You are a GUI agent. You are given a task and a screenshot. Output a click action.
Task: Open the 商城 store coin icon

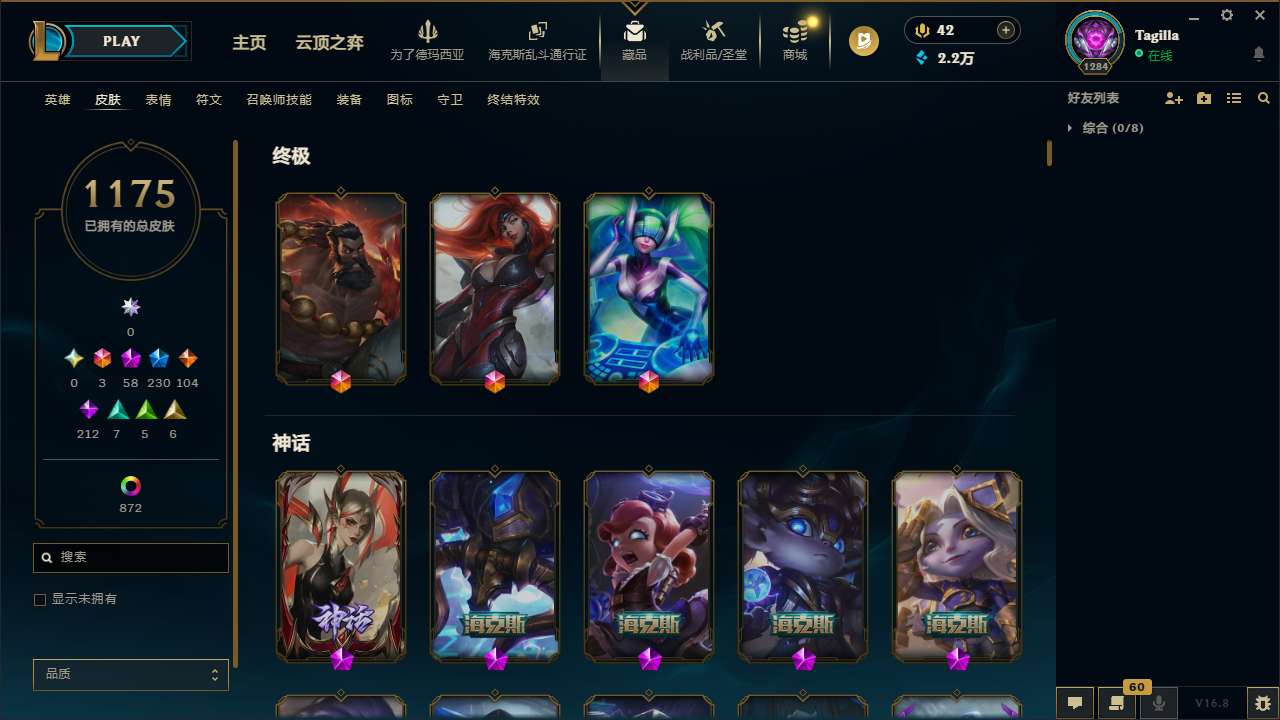(795, 32)
